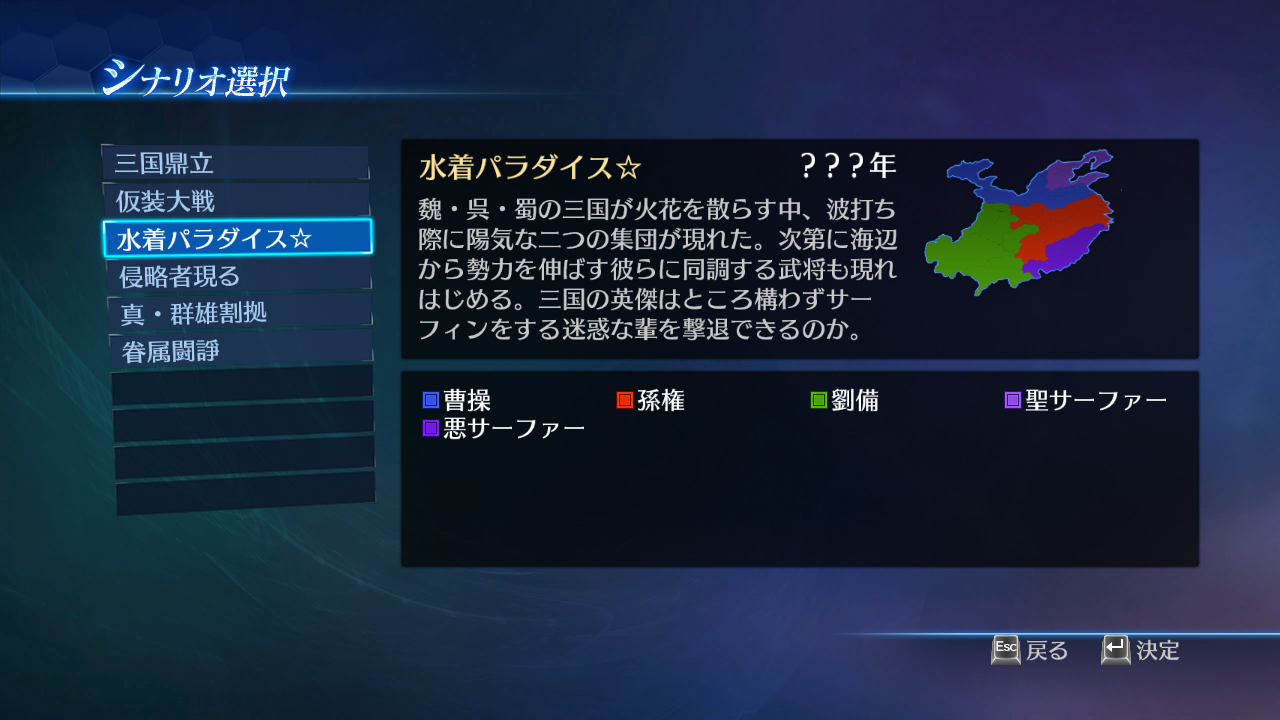Click the 戻る back option
Viewport: 1280px width, 720px height.
click(x=1043, y=651)
